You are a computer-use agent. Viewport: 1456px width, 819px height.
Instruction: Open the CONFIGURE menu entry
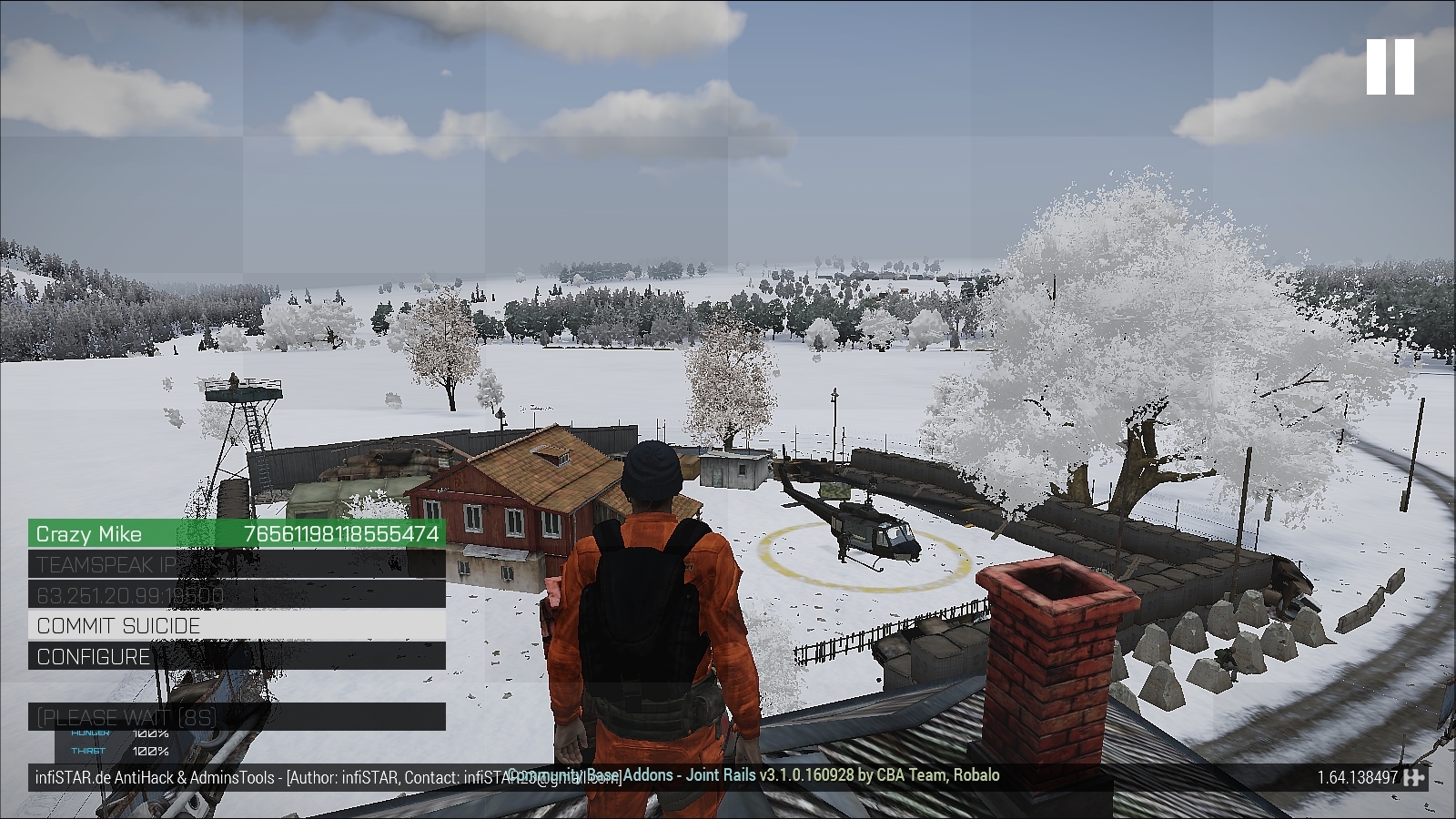point(91,657)
